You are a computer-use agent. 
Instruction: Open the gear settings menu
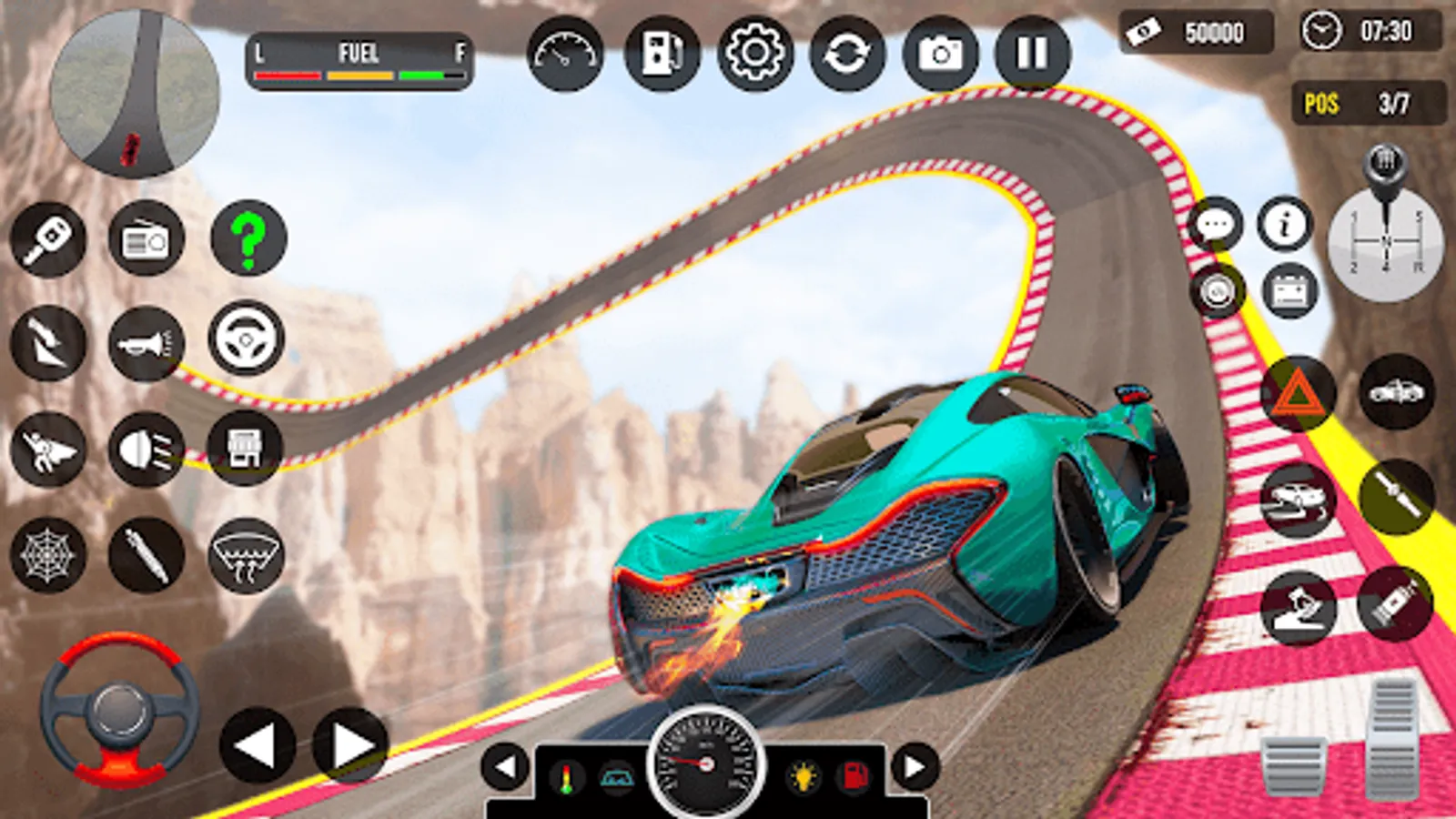pyautogui.click(x=754, y=55)
